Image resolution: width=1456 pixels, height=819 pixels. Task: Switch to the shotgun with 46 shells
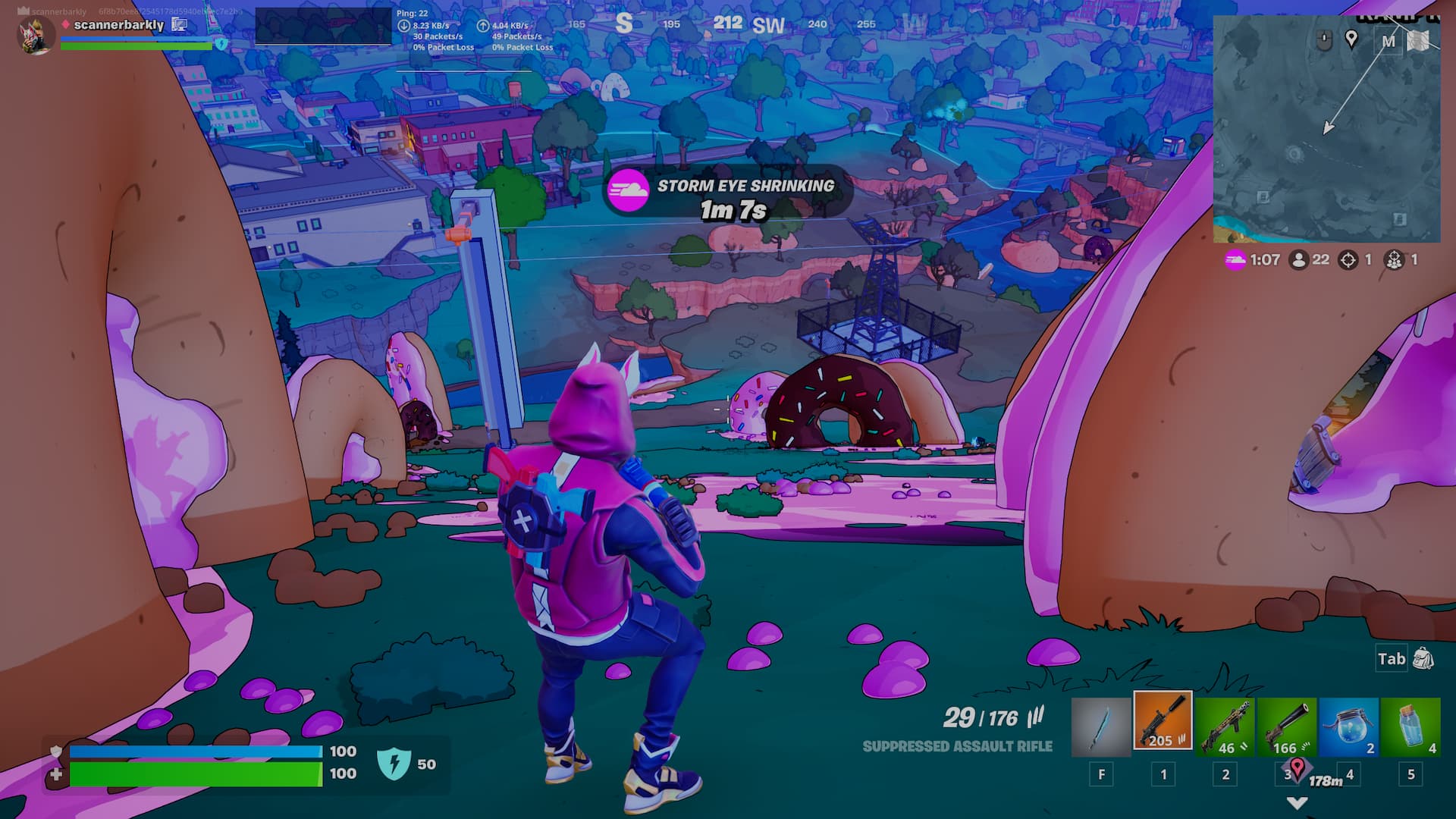coord(1225,726)
